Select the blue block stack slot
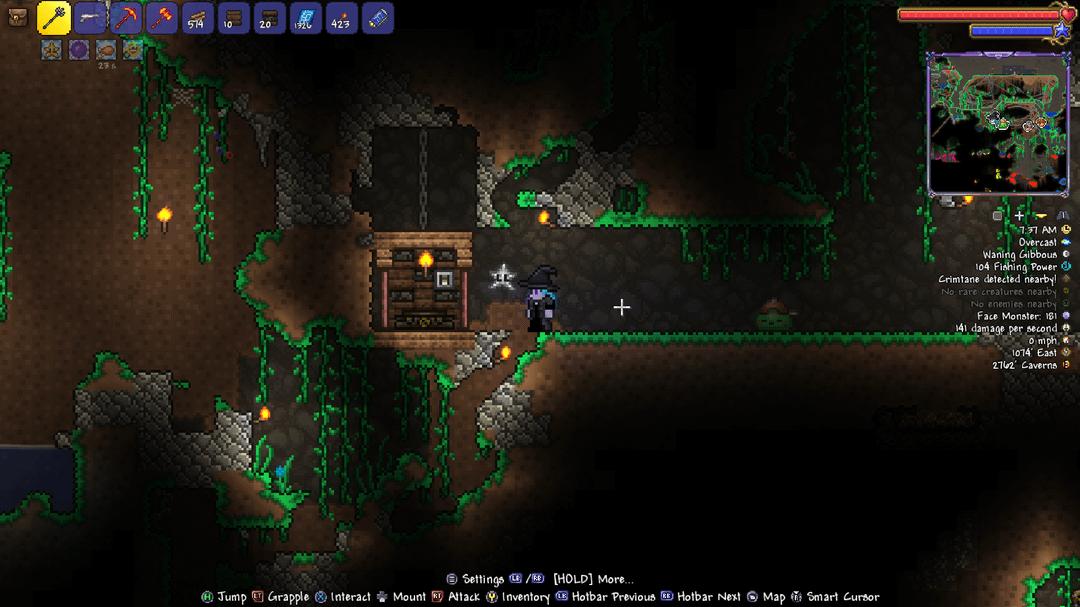The image size is (1080, 607). 306,18
